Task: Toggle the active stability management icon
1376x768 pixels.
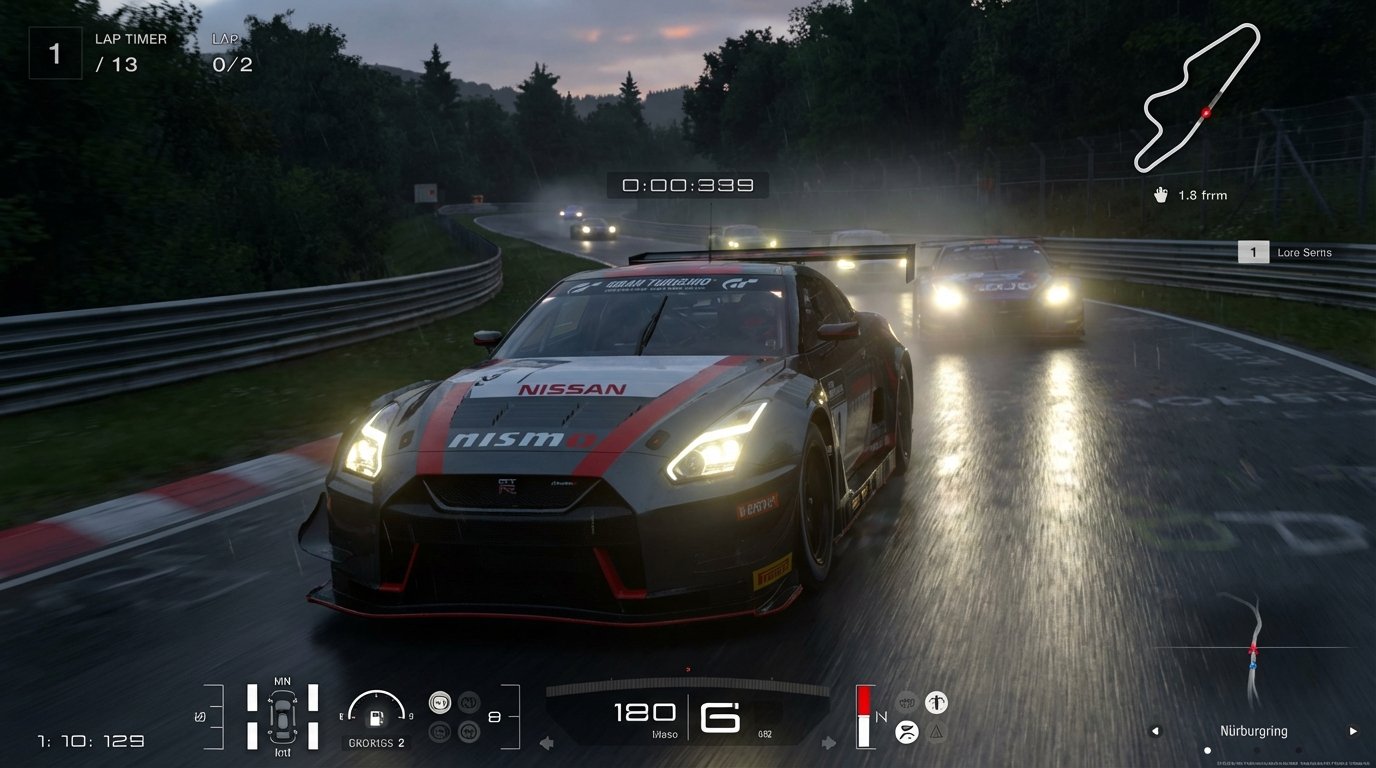Action: 440,732
